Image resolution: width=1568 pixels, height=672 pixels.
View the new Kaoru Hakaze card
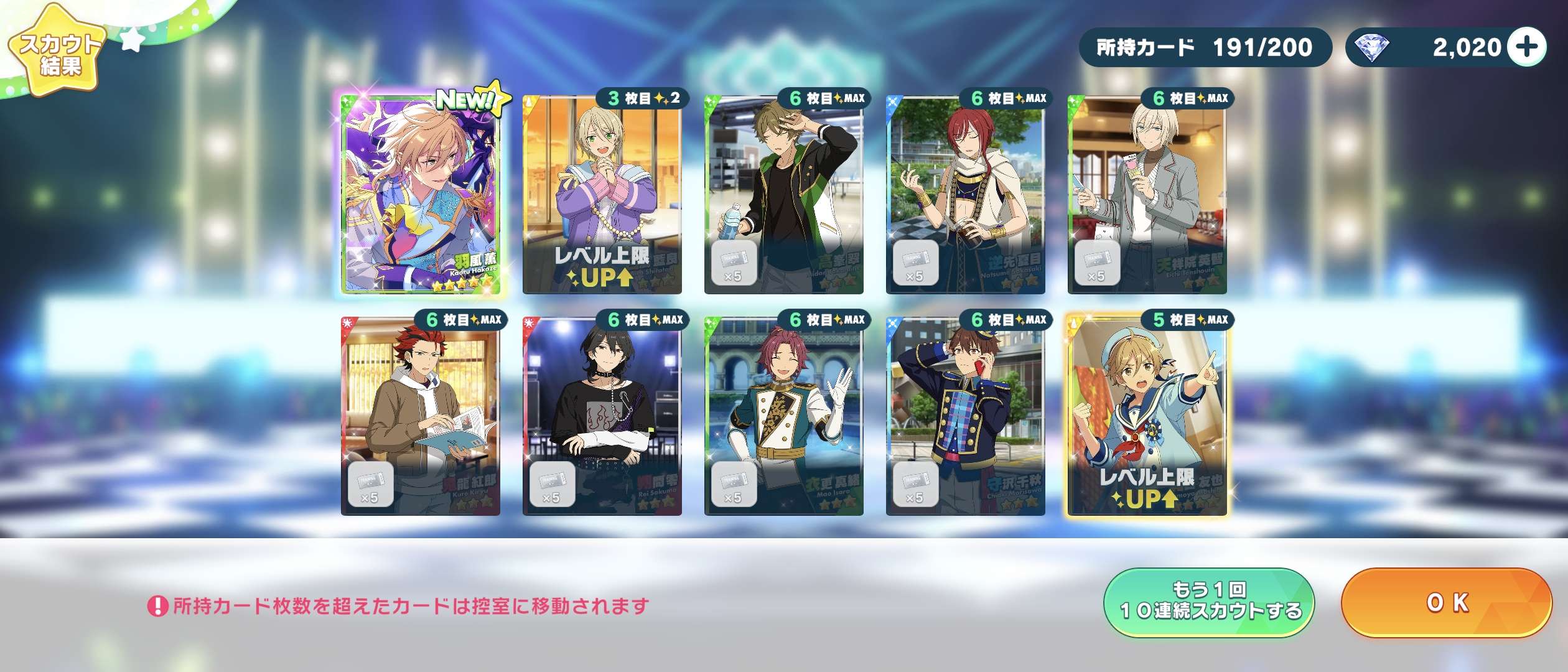click(421, 194)
